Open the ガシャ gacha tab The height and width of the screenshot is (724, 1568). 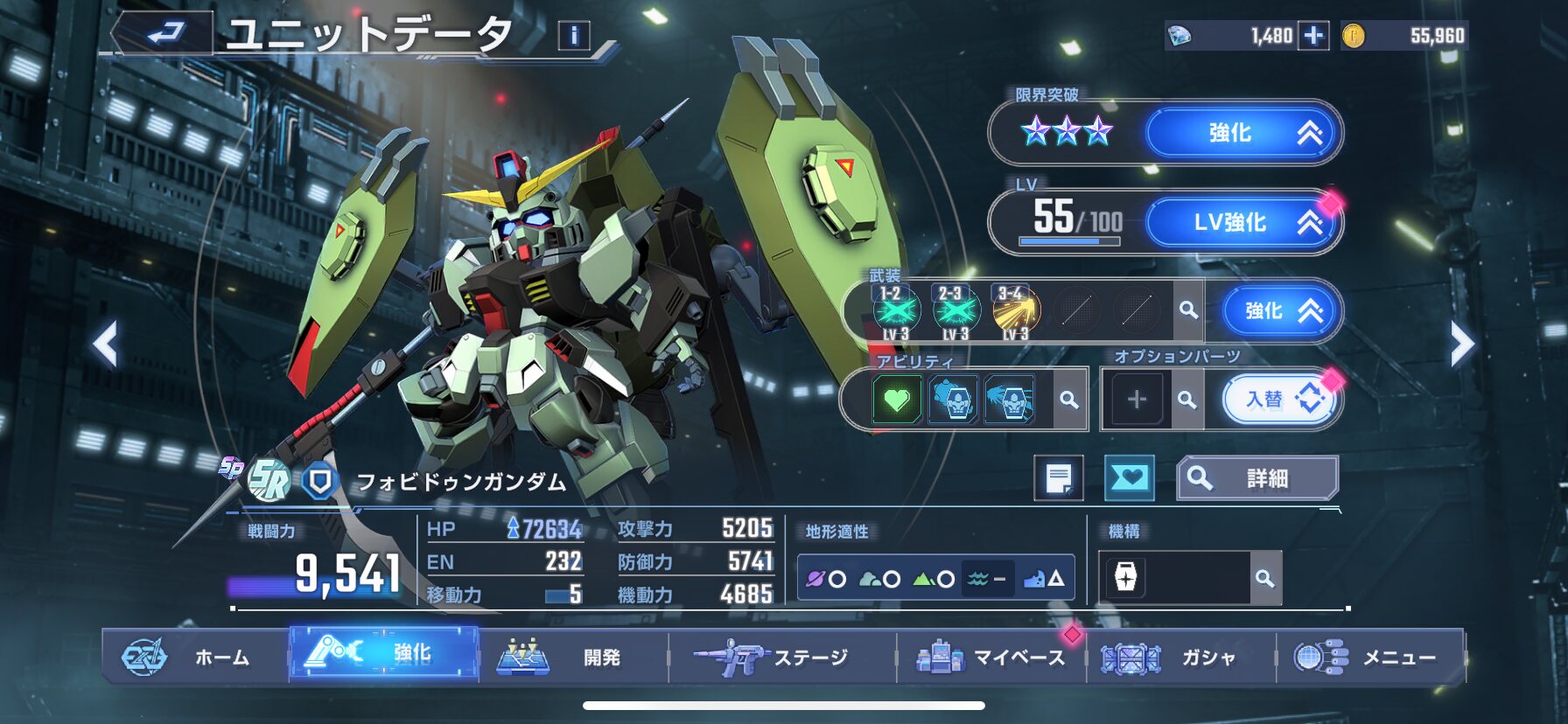1180,657
